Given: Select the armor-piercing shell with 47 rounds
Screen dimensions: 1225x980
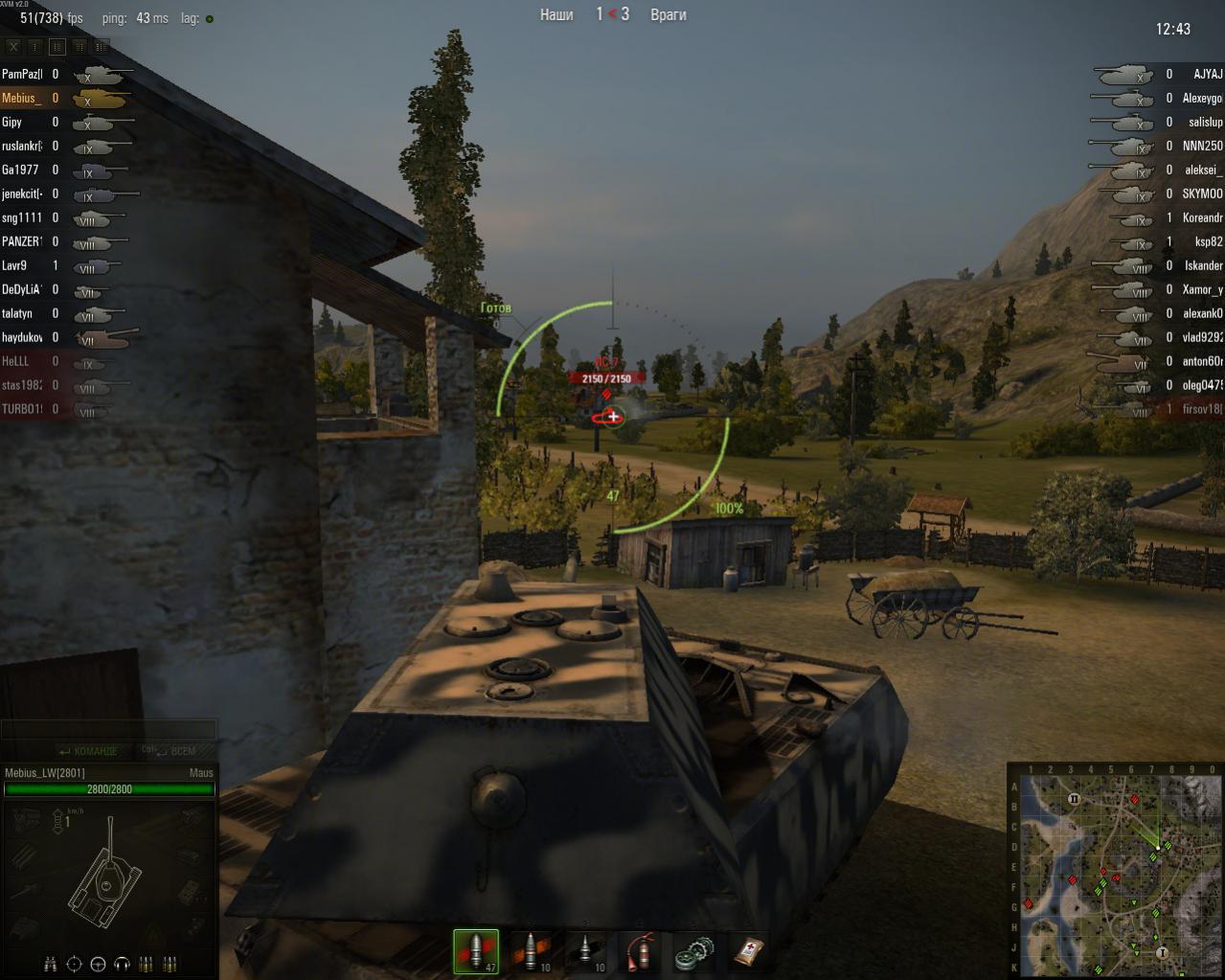Looking at the screenshot, I should (476, 950).
